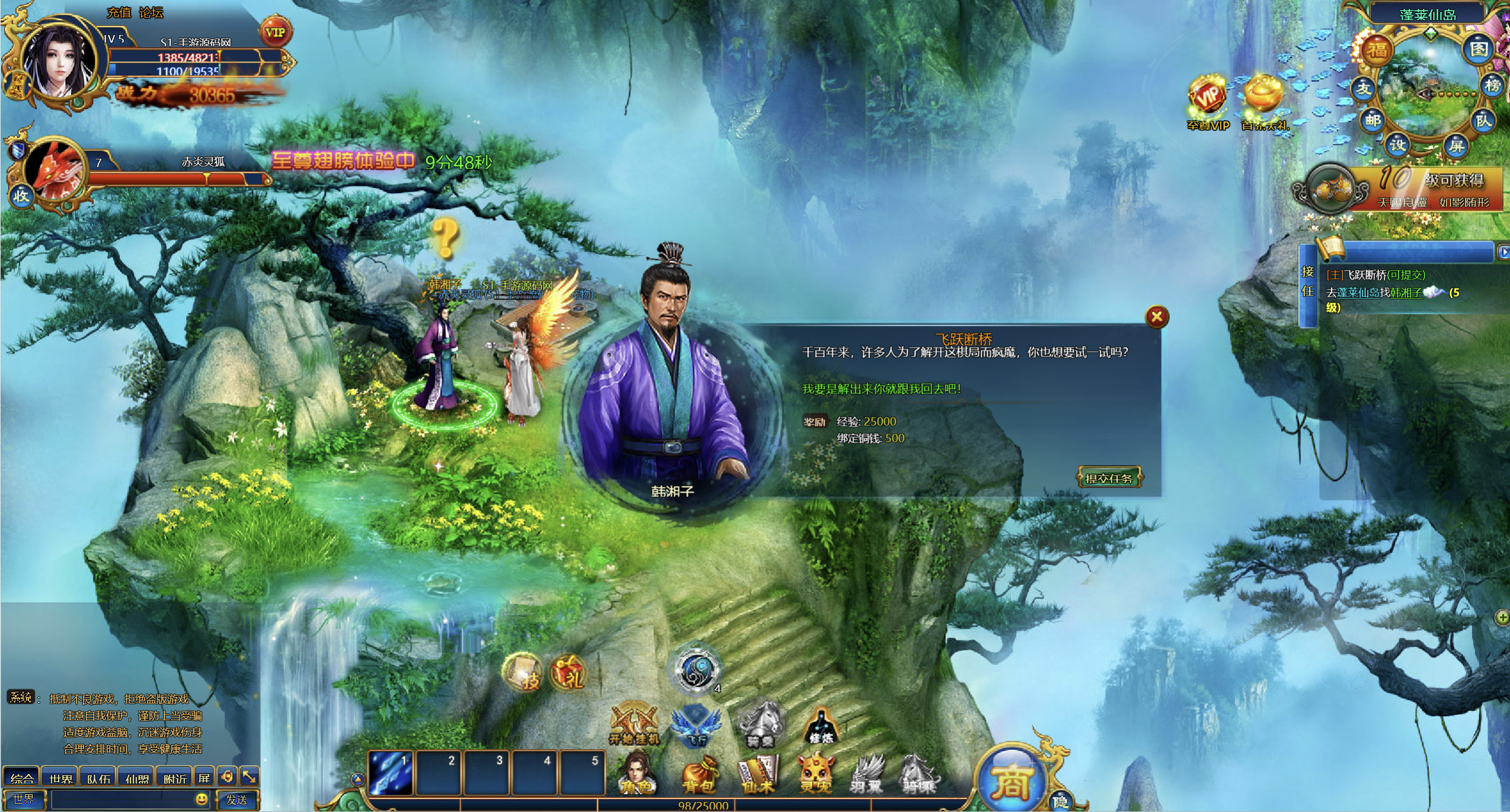Toggle the 飞行 flight icon
1510x812 pixels.
coord(695,725)
